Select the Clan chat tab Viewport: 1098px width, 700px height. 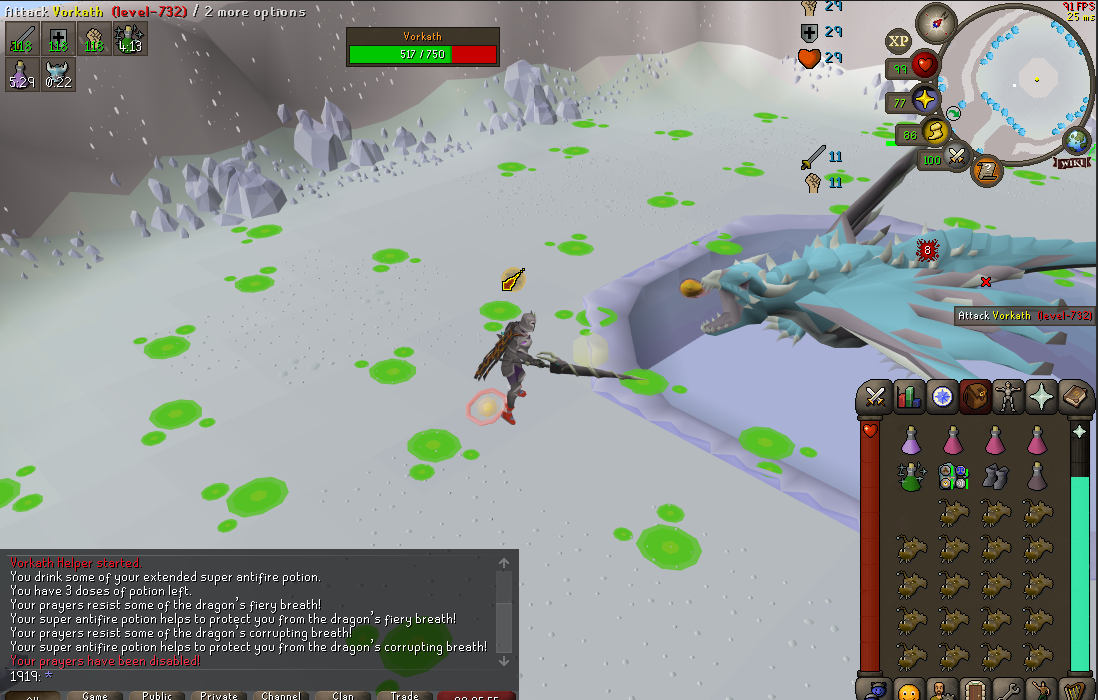(343, 695)
